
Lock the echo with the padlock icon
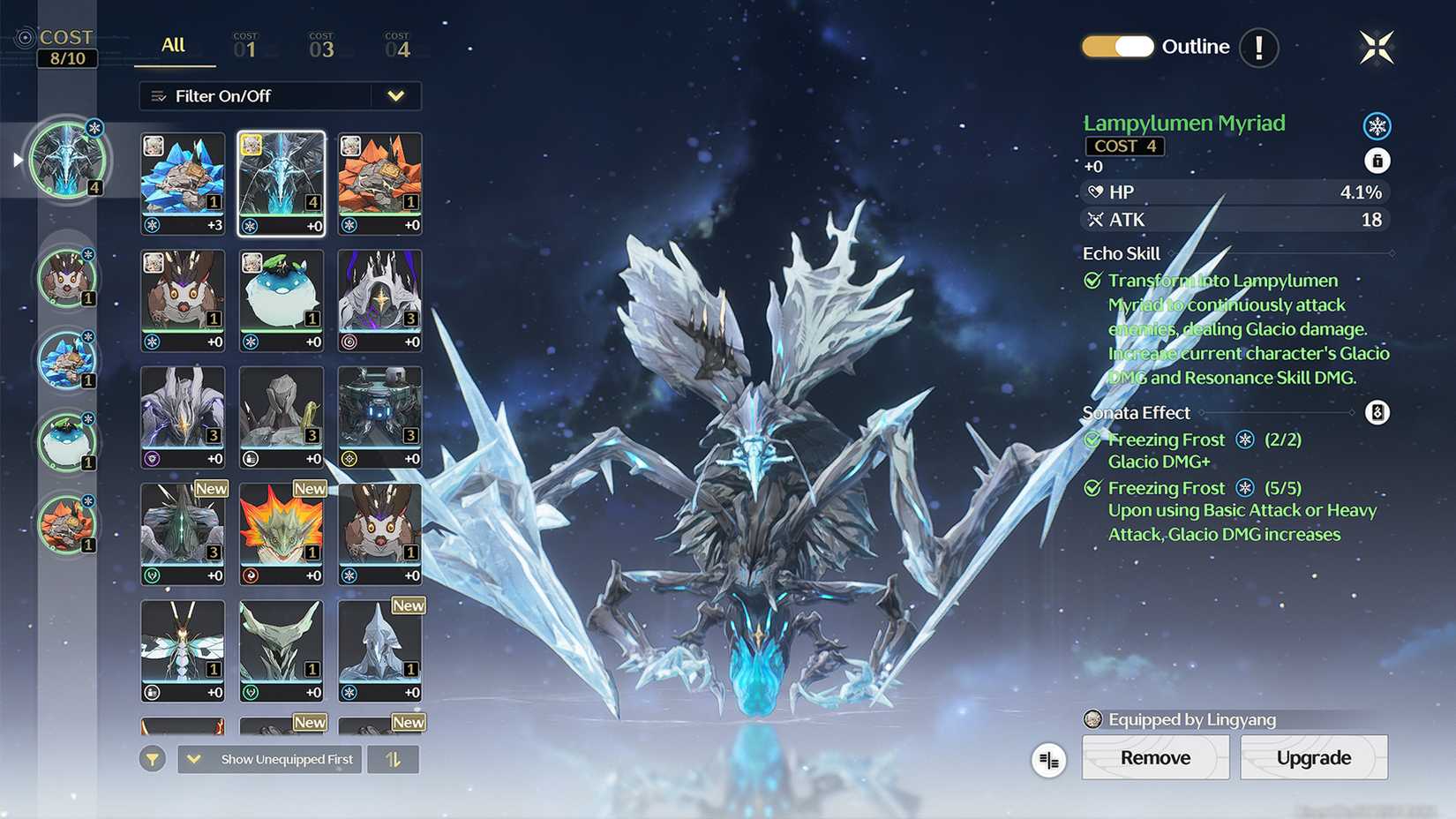tap(1377, 161)
